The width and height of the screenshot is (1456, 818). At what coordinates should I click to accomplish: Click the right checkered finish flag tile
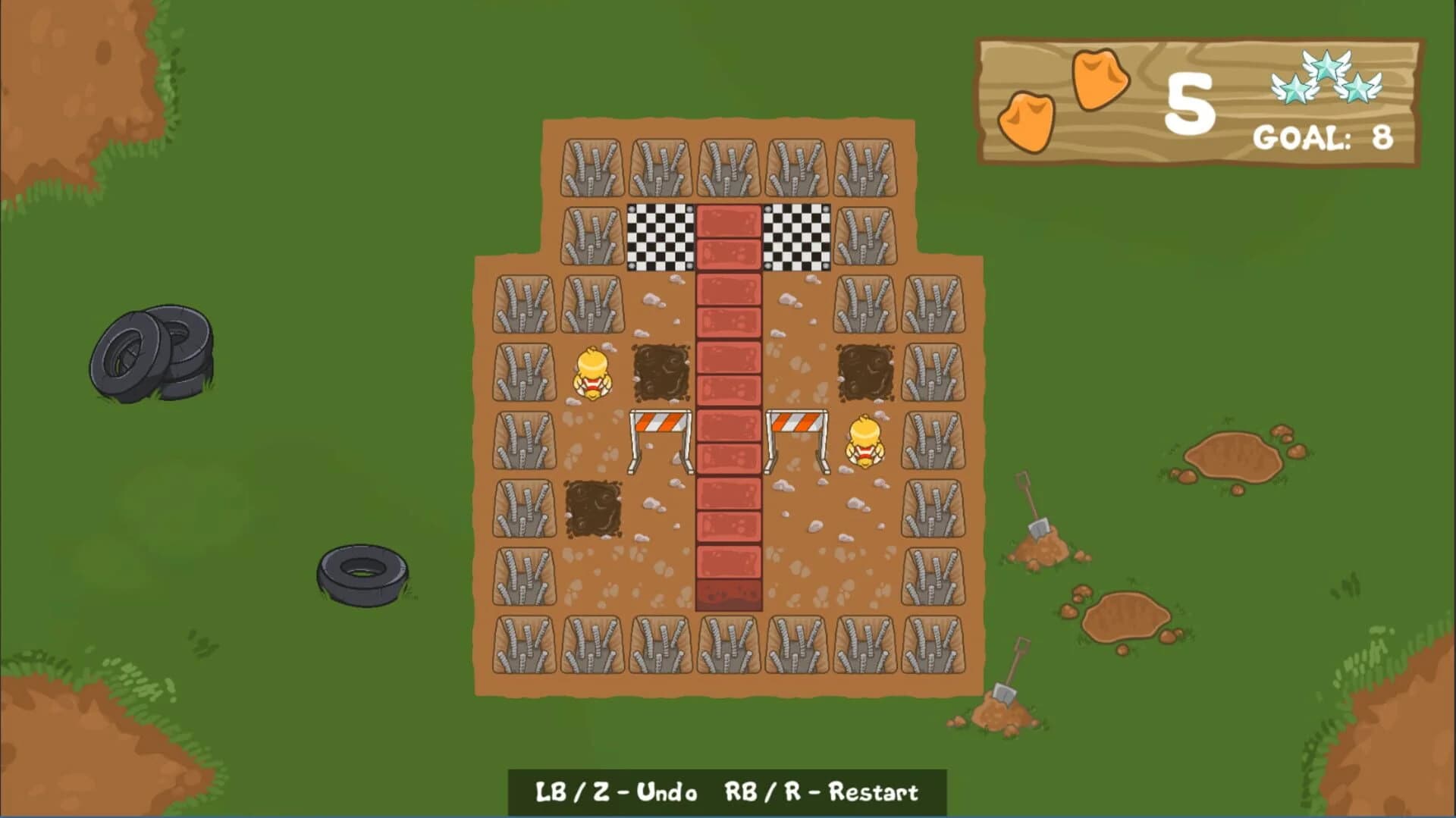(797, 237)
